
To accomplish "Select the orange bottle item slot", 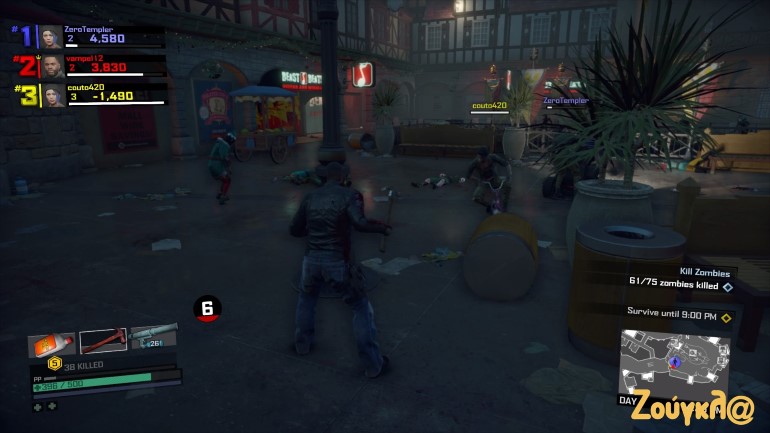I will tap(52, 344).
